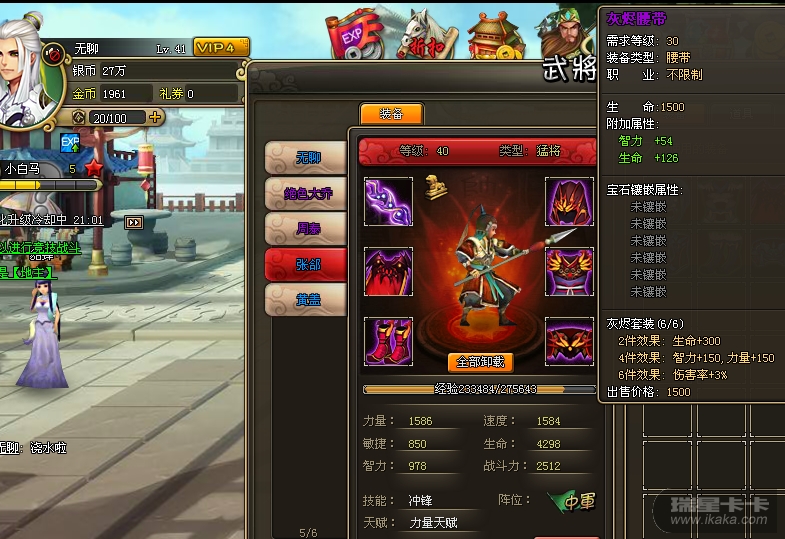Viewport: 785px width, 539px height.
Task: Click the small EXP buff icon
Action: point(70,144)
